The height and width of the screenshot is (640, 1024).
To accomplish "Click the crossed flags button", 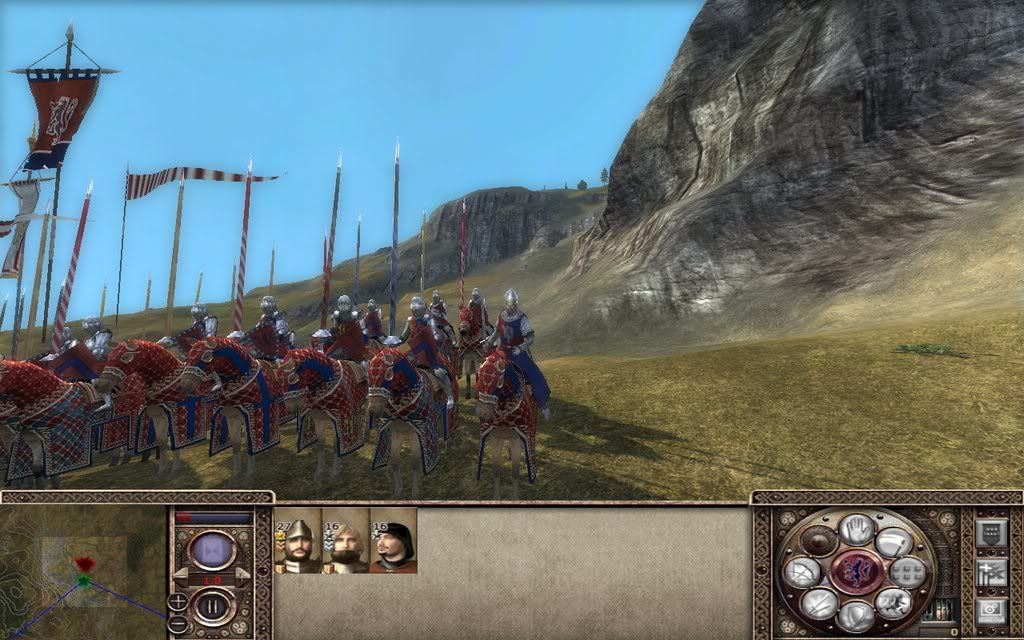I will [989, 573].
